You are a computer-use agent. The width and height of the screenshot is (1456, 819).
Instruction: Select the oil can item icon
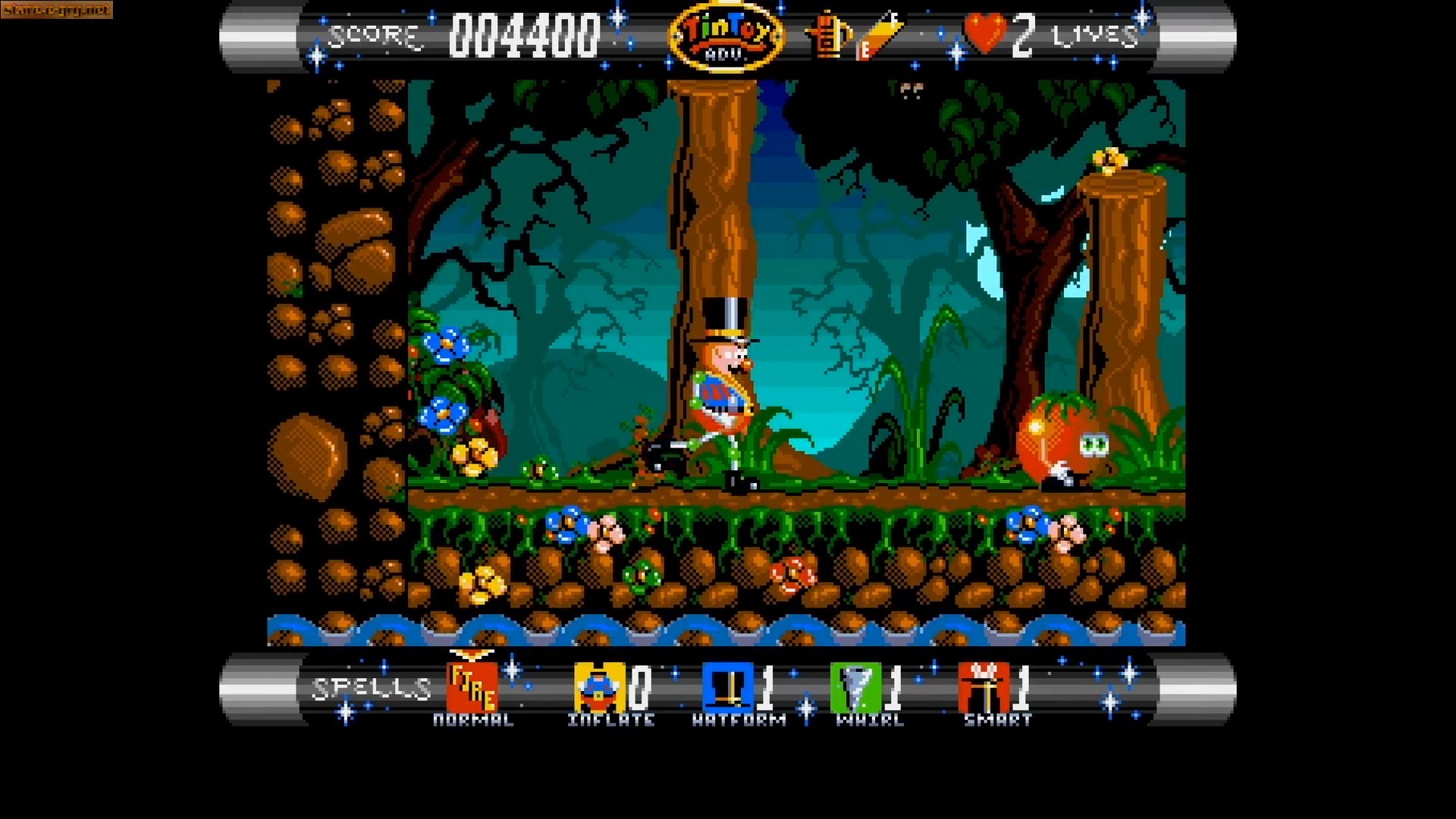point(828,36)
